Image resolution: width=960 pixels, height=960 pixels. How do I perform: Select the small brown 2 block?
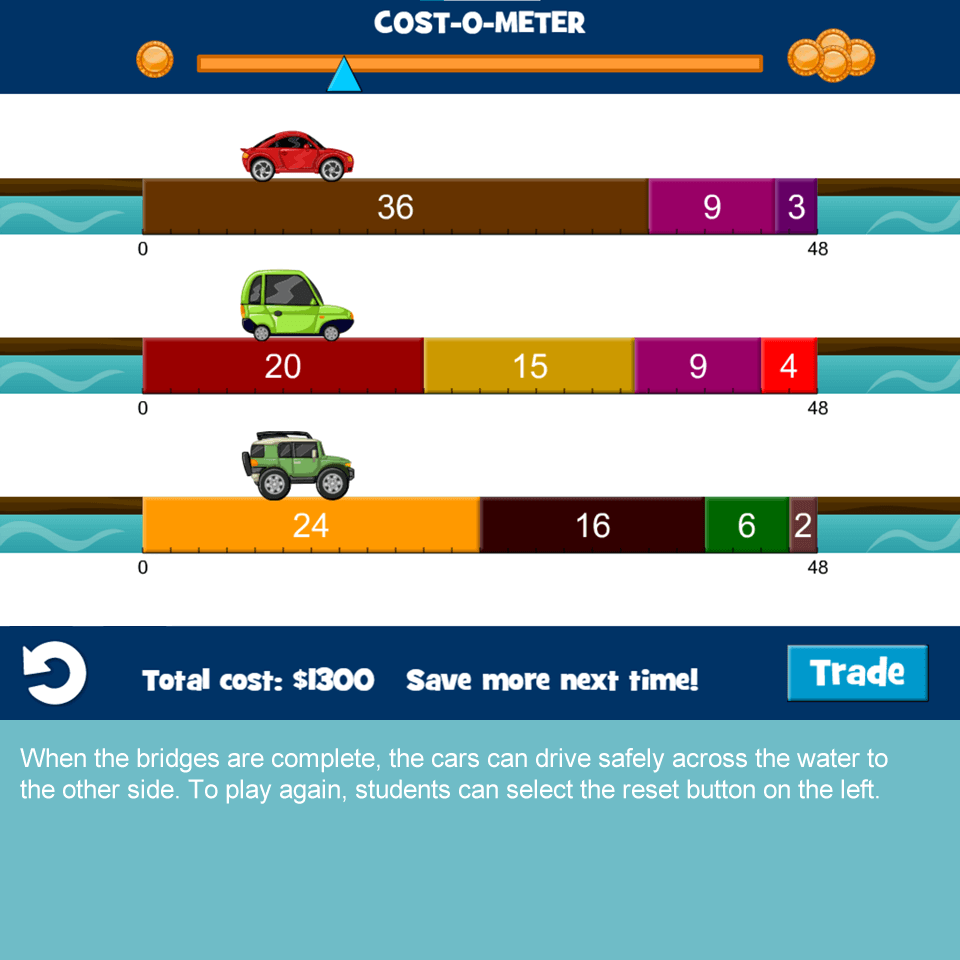[x=803, y=525]
